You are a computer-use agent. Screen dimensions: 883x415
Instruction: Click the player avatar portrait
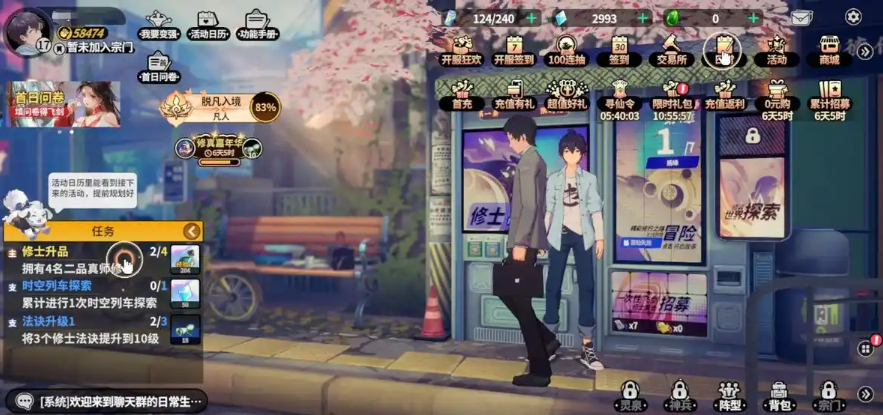pos(27,28)
